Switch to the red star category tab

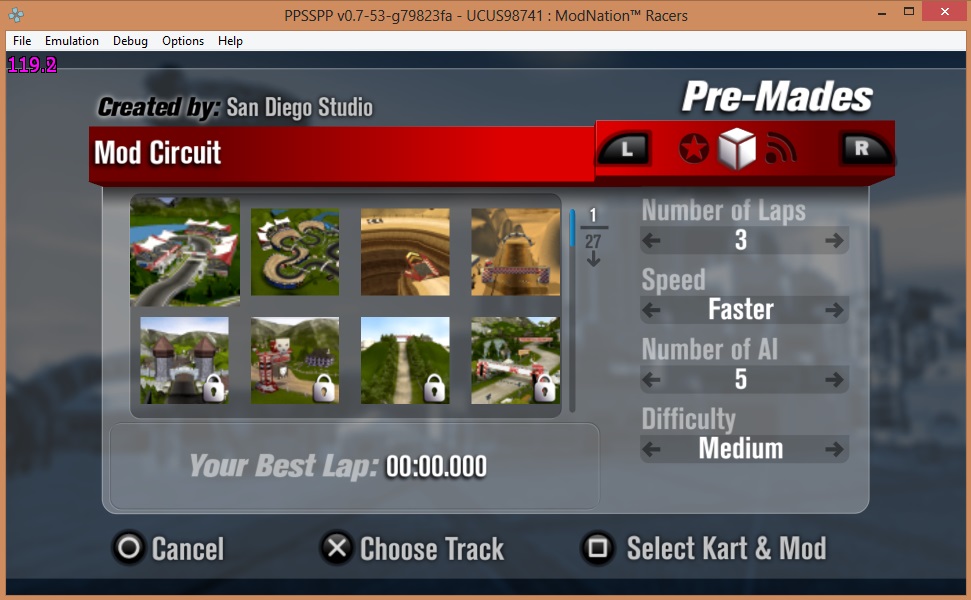tap(693, 150)
